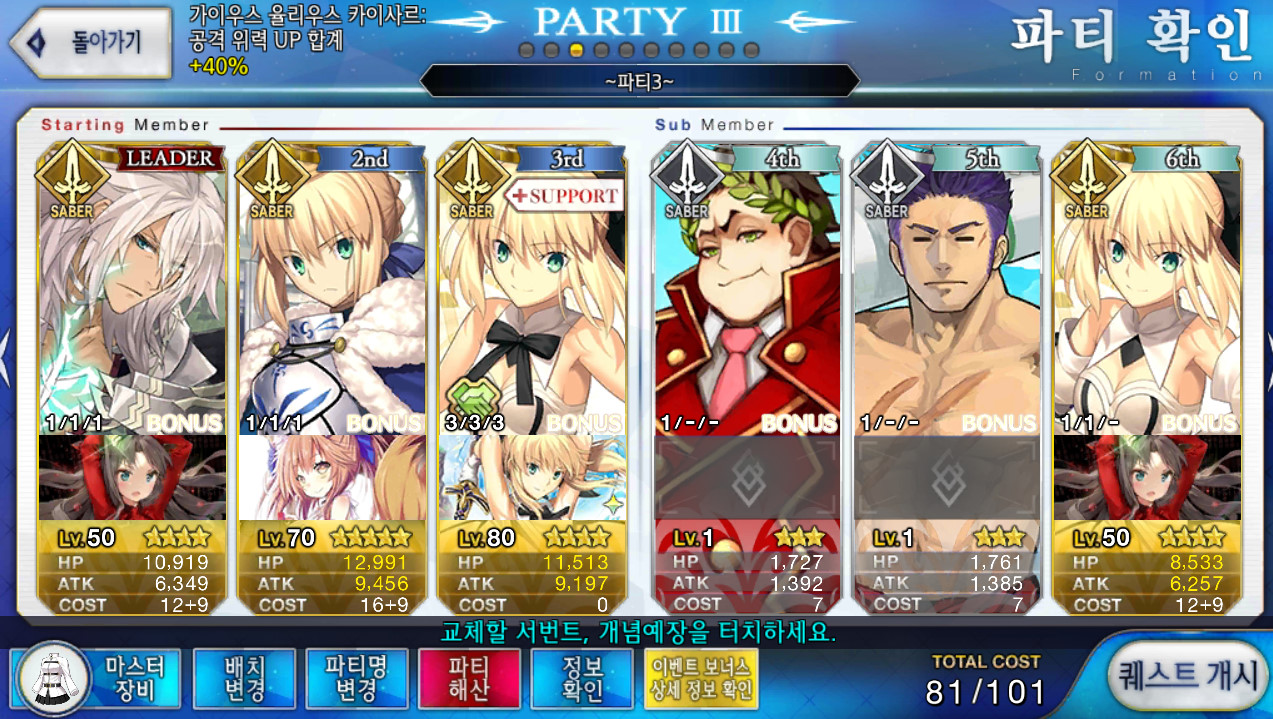The width and height of the screenshot is (1273, 719).
Task: Start quest with 퀘스트 개시
Action: (x=1187, y=676)
